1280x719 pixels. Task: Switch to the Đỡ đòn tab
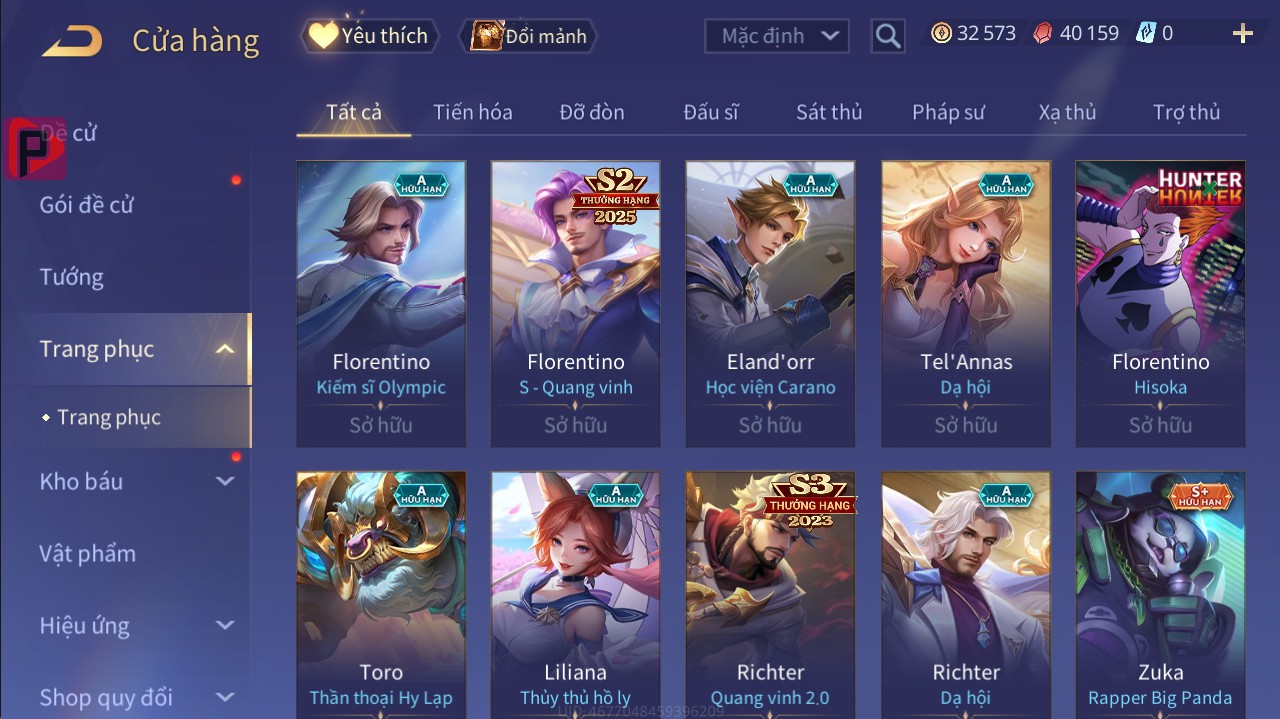[x=592, y=112]
